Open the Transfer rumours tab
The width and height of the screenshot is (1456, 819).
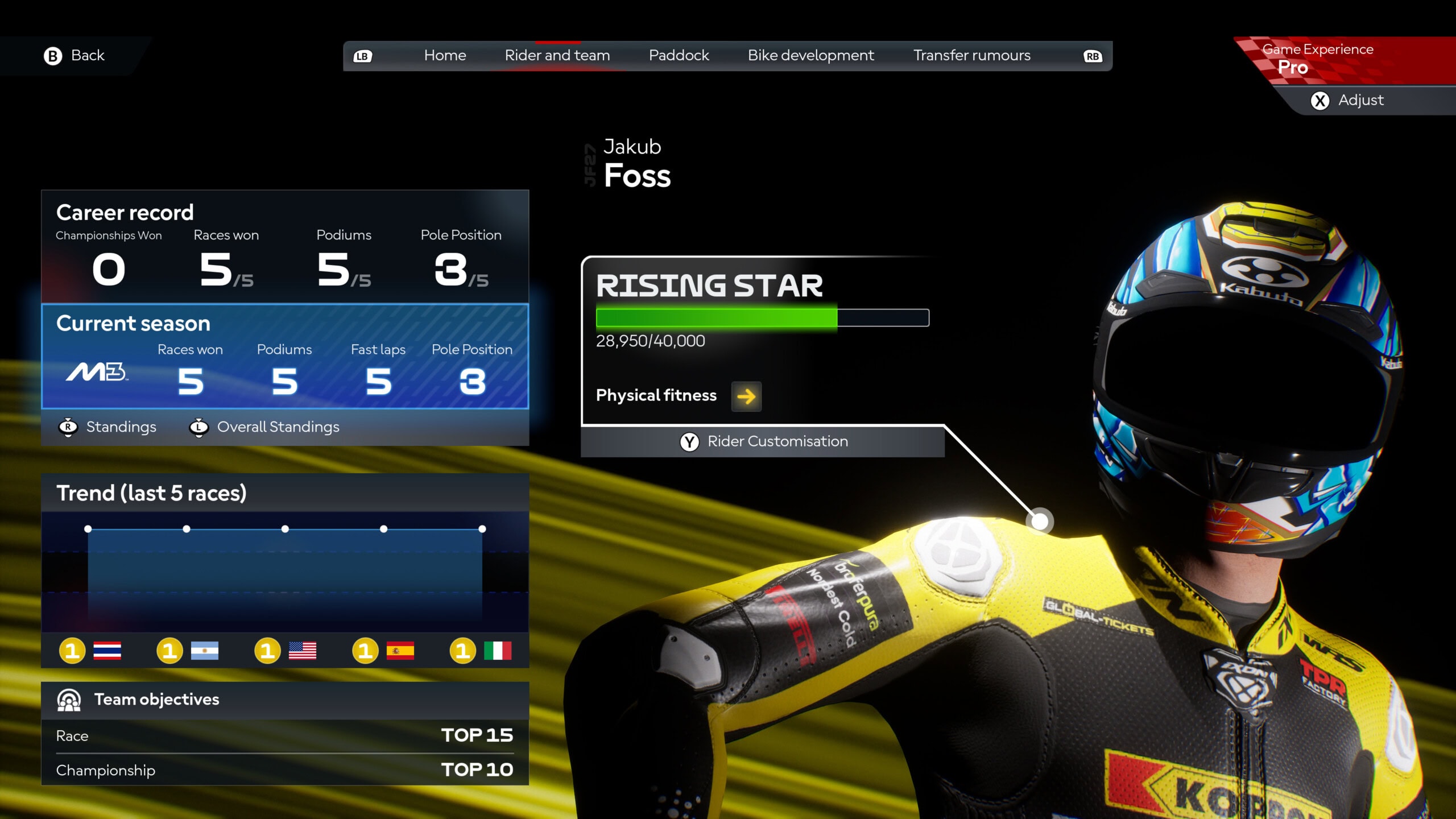[971, 56]
